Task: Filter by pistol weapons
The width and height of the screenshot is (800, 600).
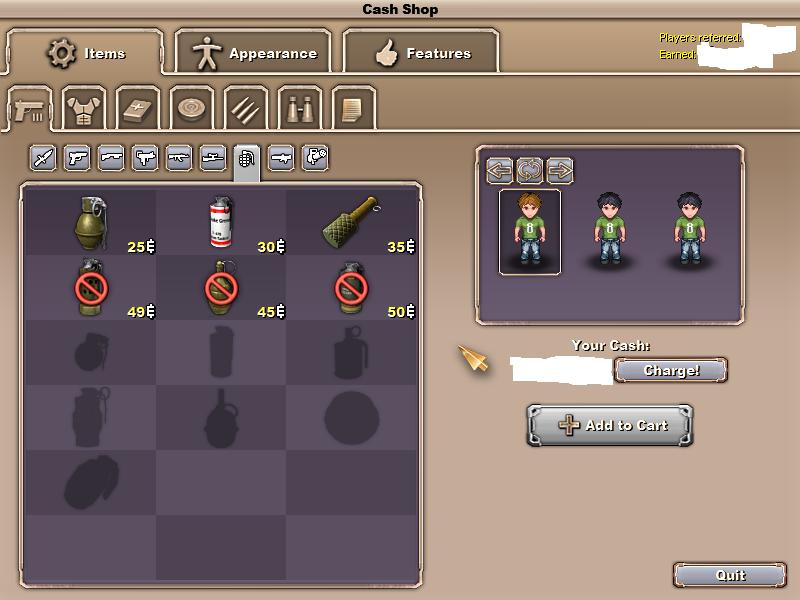Action: pyautogui.click(x=77, y=158)
